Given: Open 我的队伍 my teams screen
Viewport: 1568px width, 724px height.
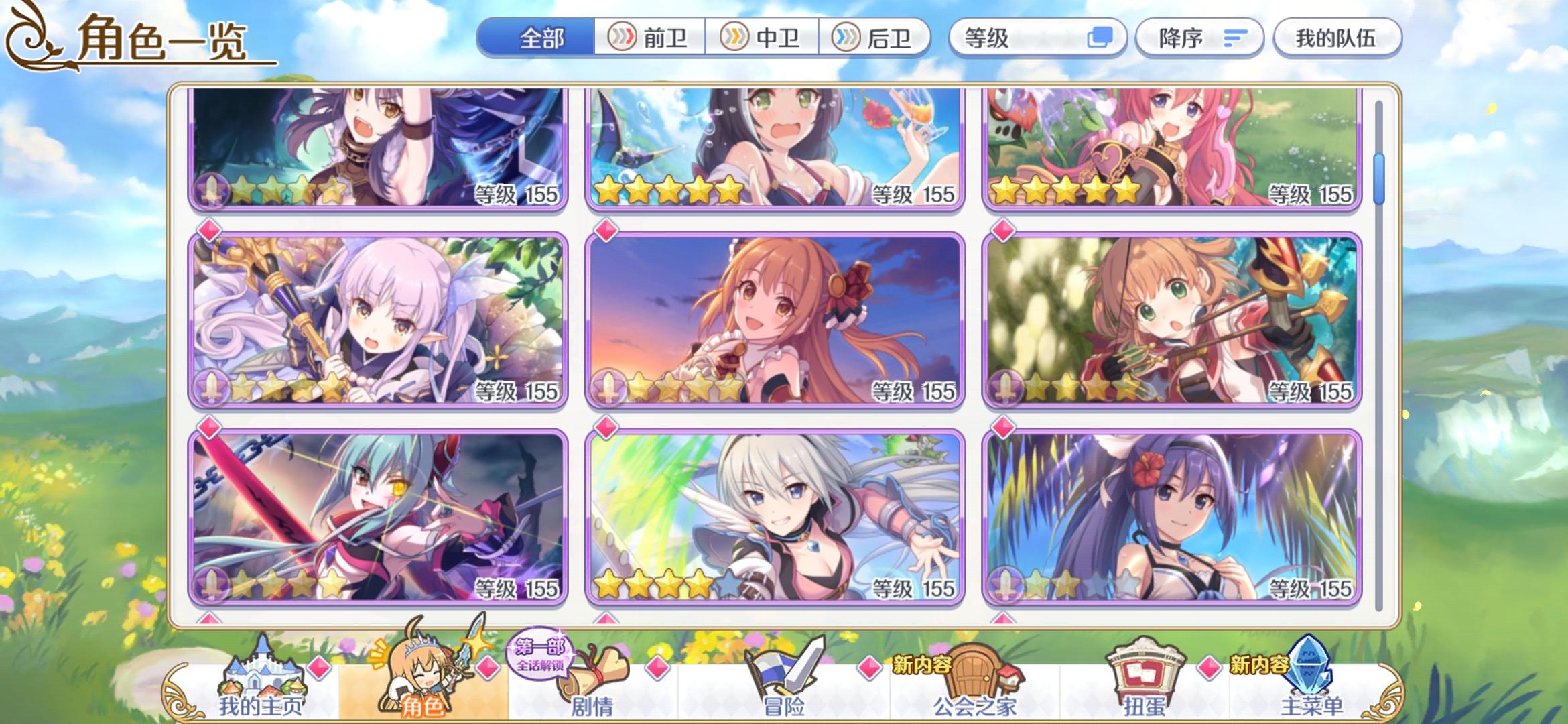Looking at the screenshot, I should [1337, 38].
